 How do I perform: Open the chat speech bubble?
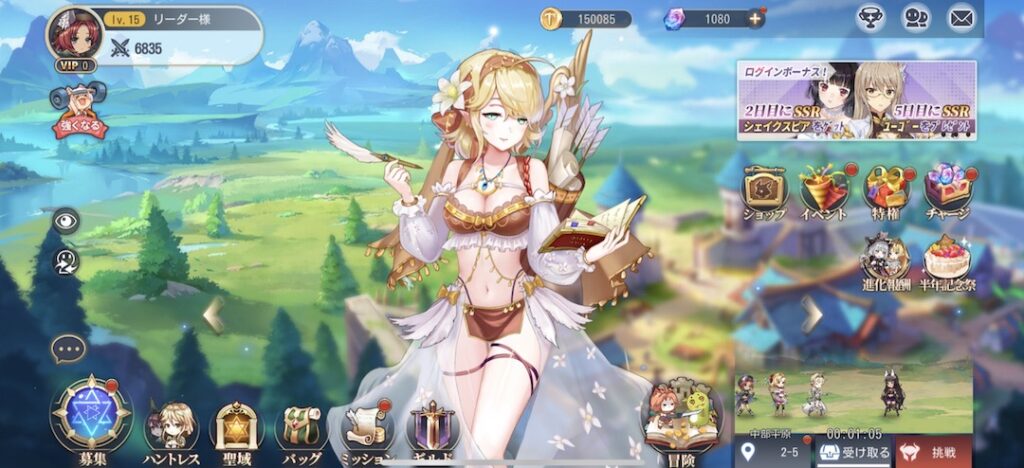68,349
